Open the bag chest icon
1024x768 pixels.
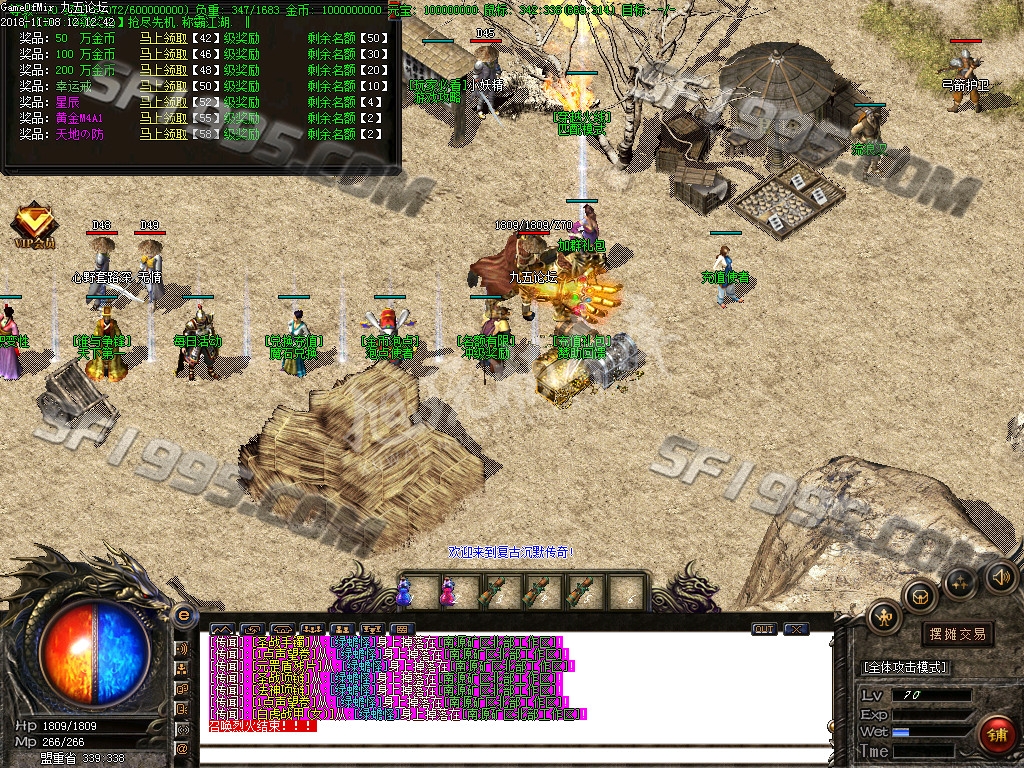[x=919, y=596]
